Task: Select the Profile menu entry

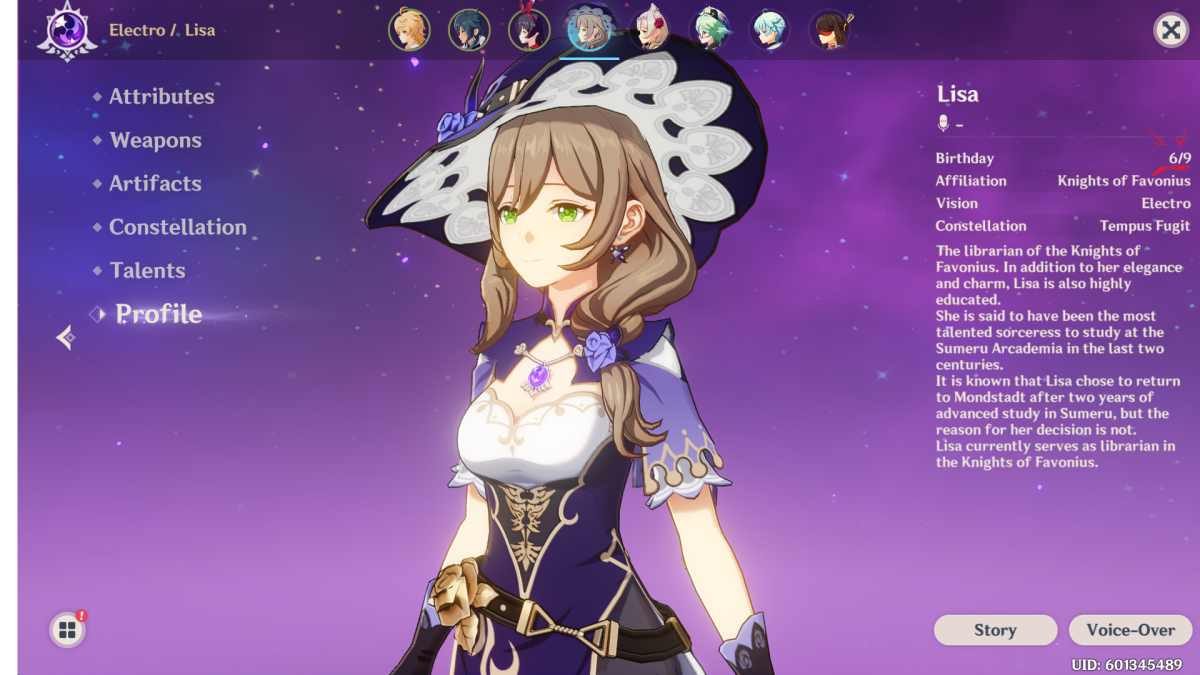Action: pyautogui.click(x=158, y=315)
